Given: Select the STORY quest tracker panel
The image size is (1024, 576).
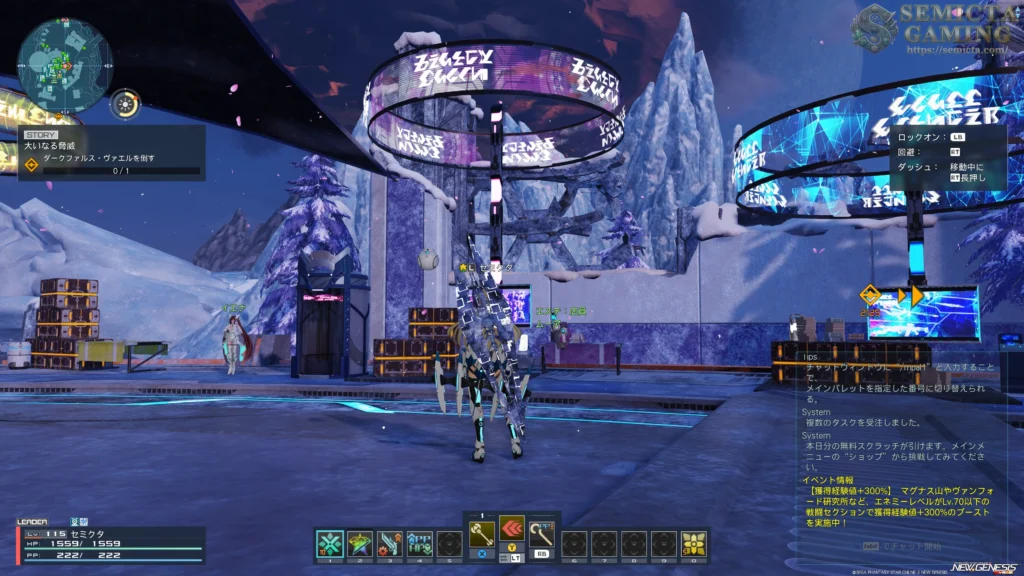Looking at the screenshot, I should (111, 152).
